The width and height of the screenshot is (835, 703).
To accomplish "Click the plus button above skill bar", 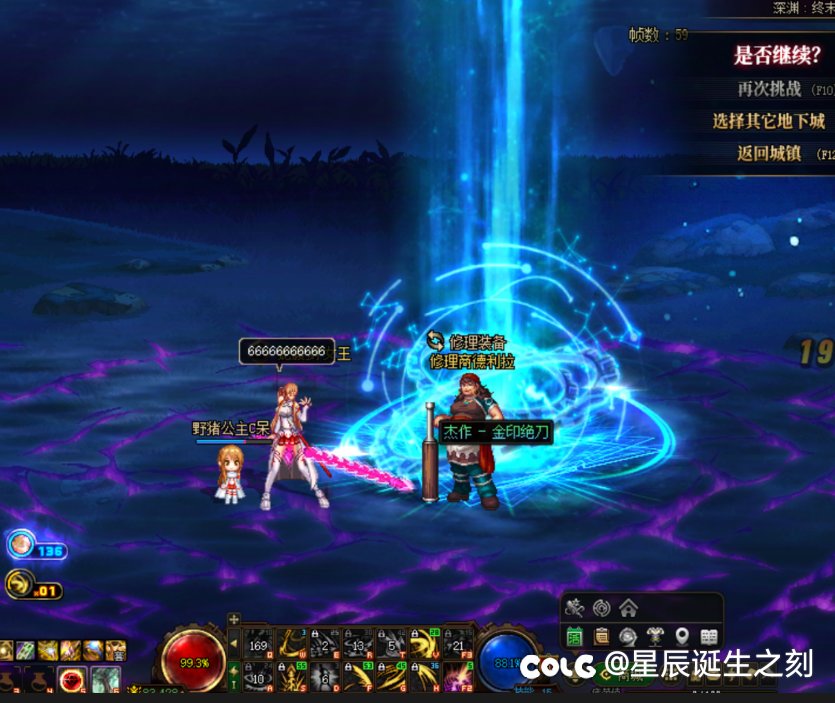I will (233, 619).
